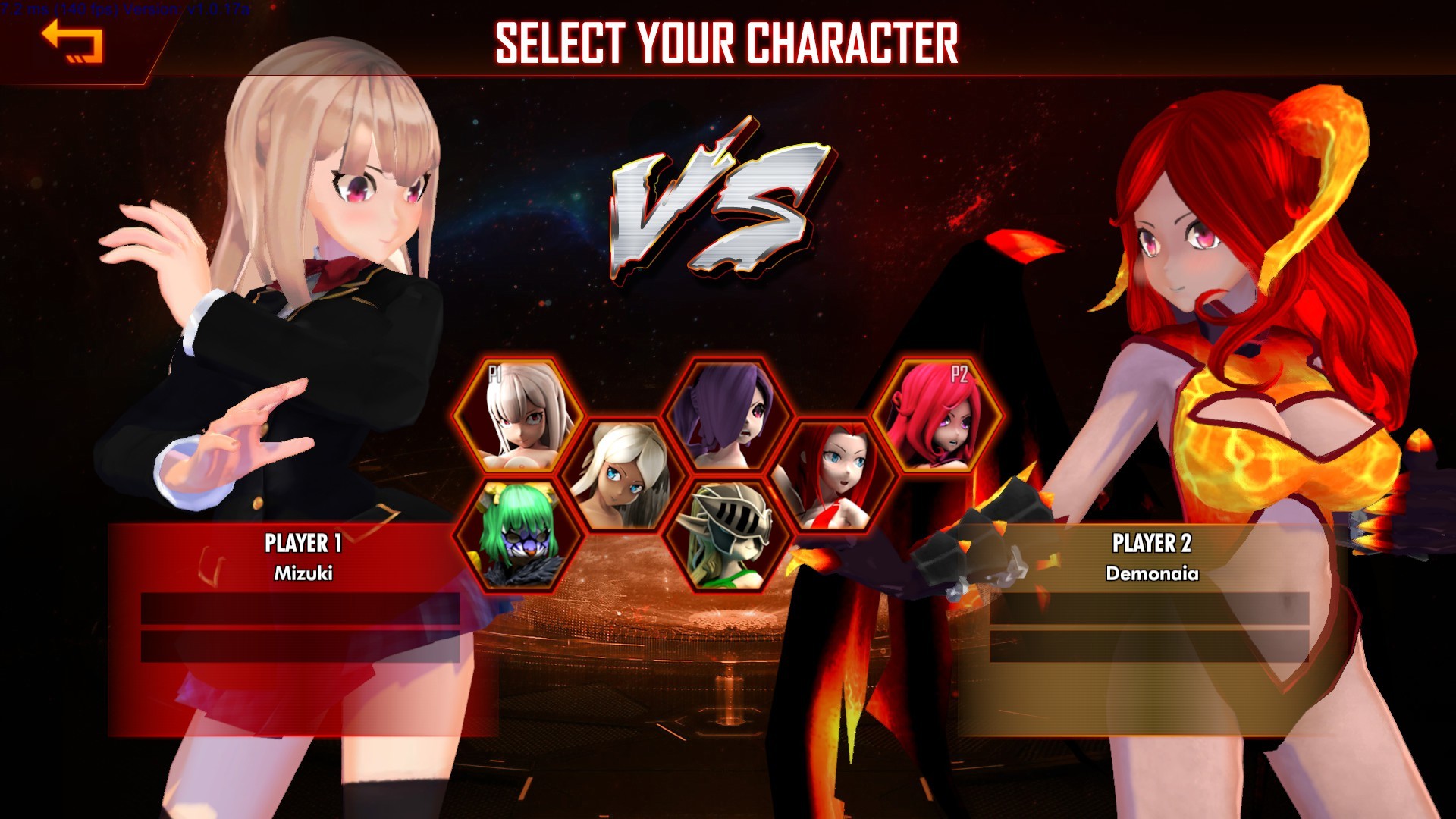Choose the red-haired fighter in the red swimsuit
1456x819 pixels.
pos(834,474)
